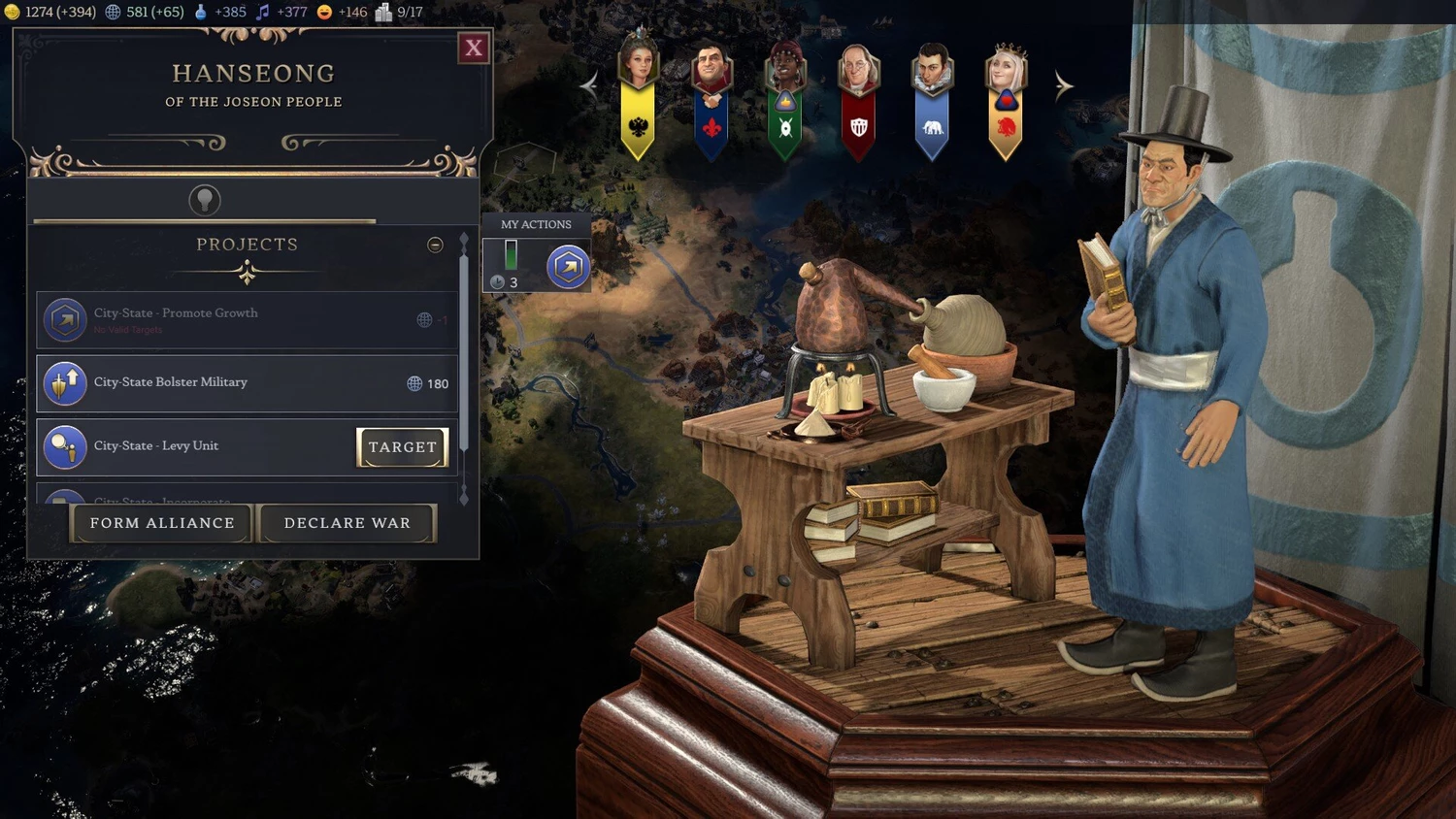Viewport: 1456px width, 819px height.
Task: Choose the crowned leader with the red lion banner
Action: click(1006, 97)
